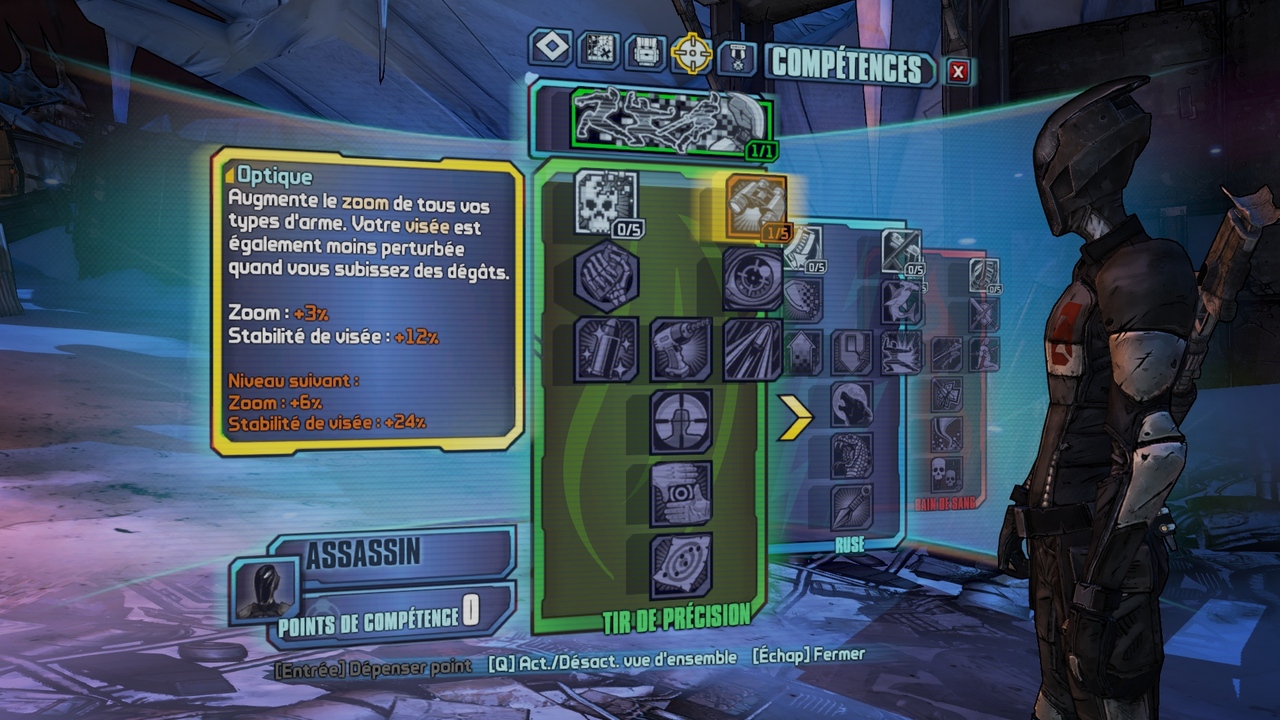Open the diamond-shaped missions tab
The width and height of the screenshot is (1280, 720).
[551, 48]
